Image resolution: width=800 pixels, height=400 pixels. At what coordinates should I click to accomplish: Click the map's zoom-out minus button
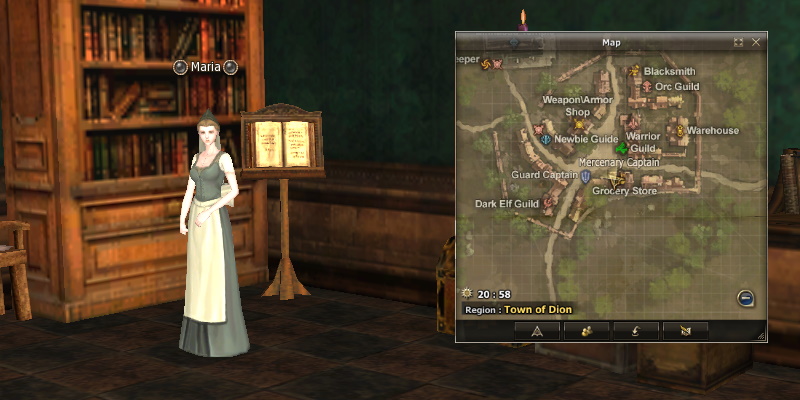pos(745,297)
